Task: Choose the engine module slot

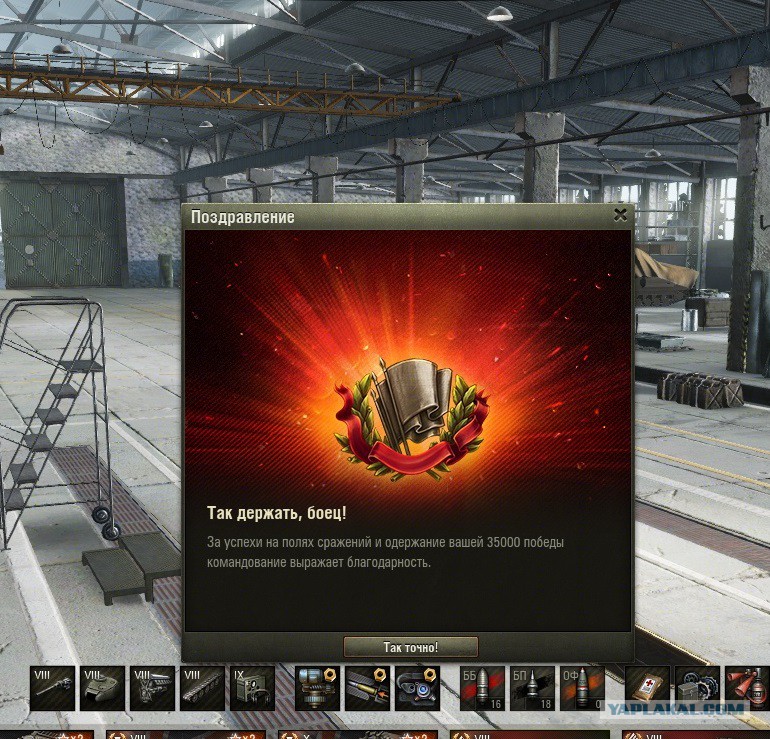Action: [152, 688]
